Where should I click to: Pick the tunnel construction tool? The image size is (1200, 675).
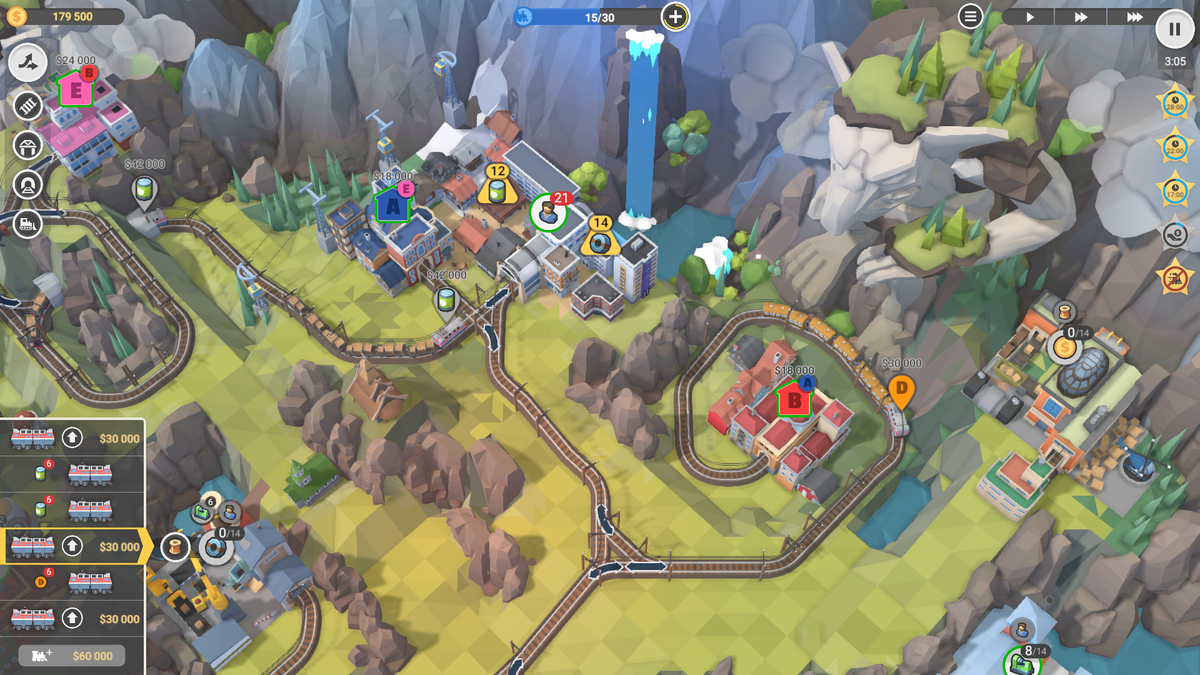[x=28, y=184]
